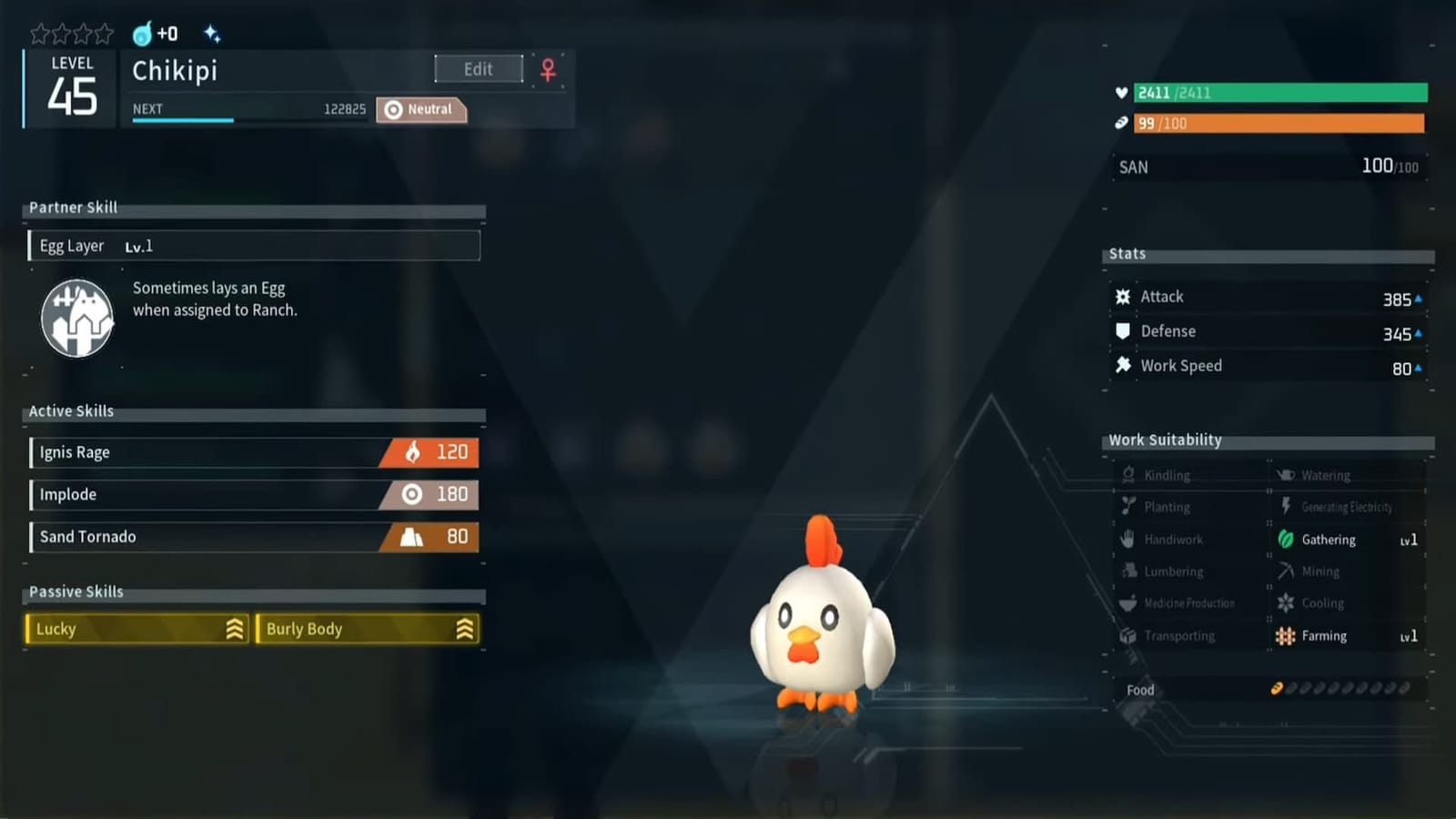The width and height of the screenshot is (1456, 819).
Task: Click the Work Speed hammer icon
Action: point(1121,365)
